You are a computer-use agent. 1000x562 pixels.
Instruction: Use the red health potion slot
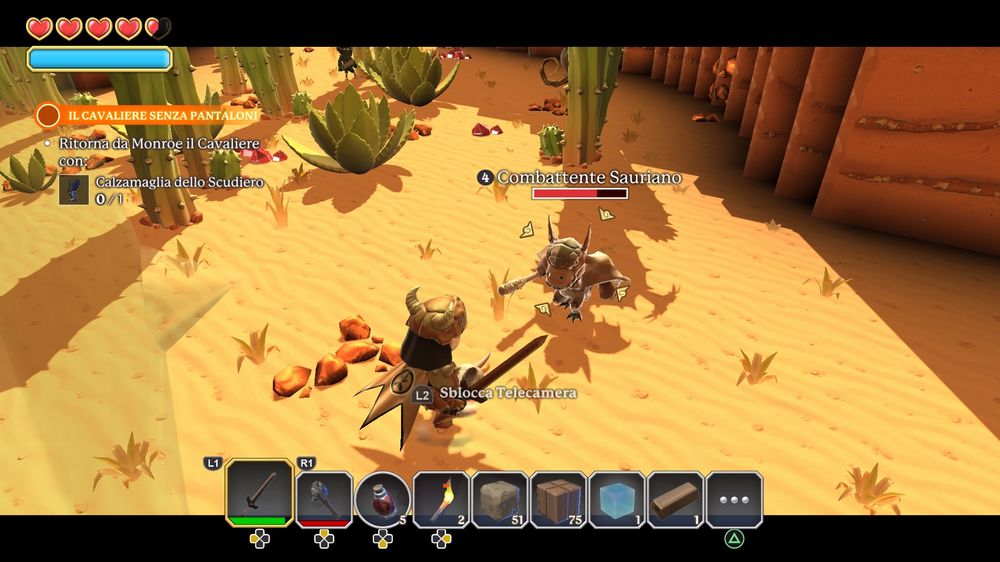[382, 498]
